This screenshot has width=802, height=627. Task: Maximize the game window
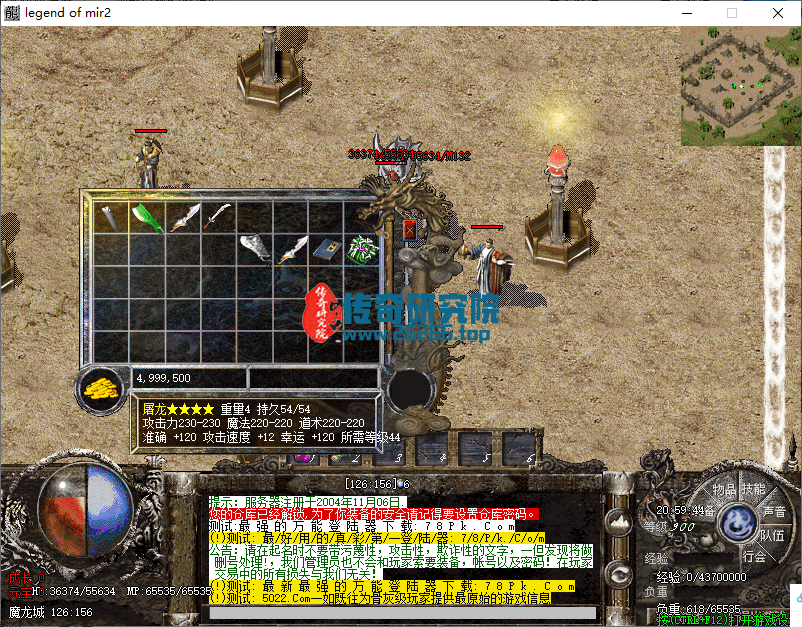pos(731,13)
